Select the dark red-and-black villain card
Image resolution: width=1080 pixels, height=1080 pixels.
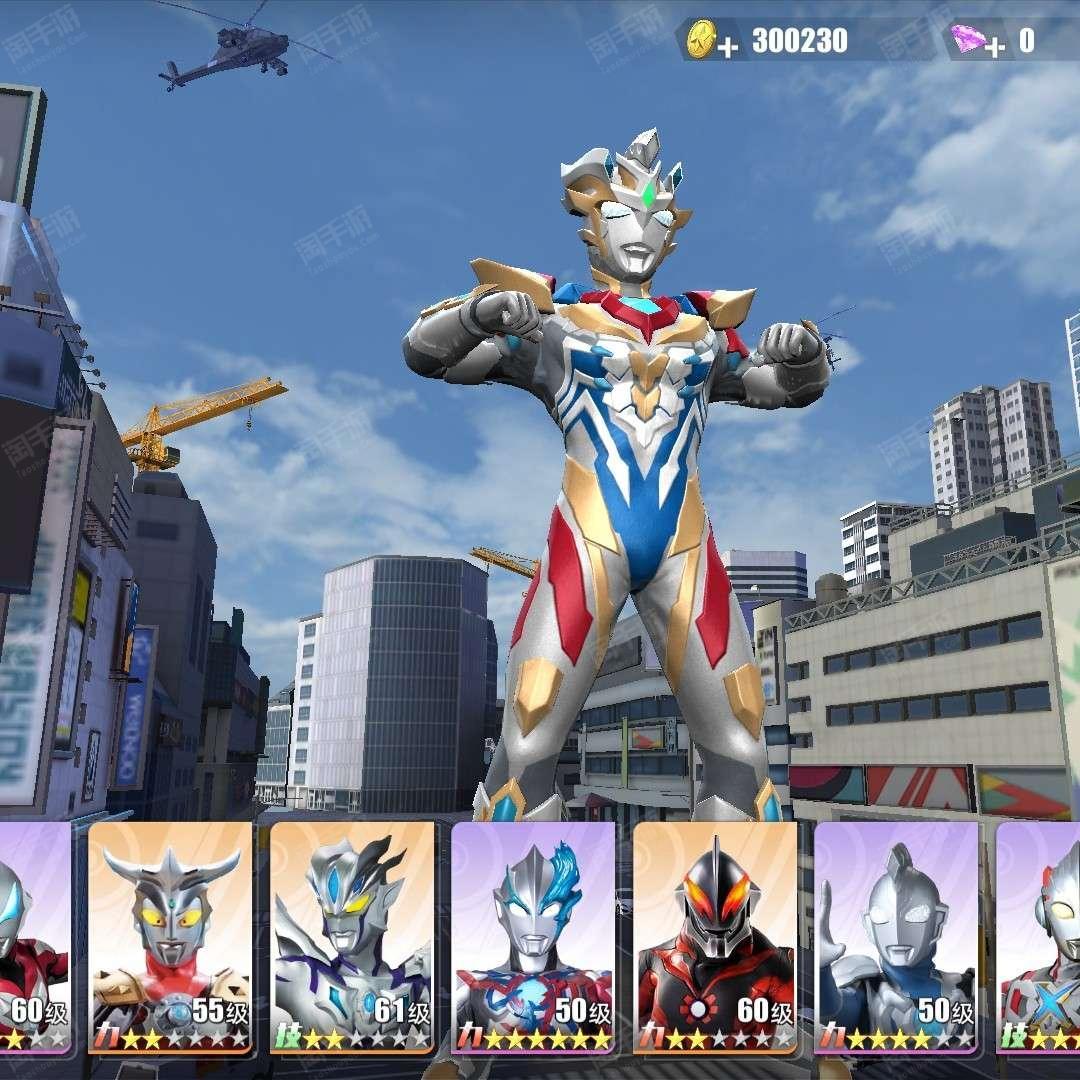[x=715, y=935]
